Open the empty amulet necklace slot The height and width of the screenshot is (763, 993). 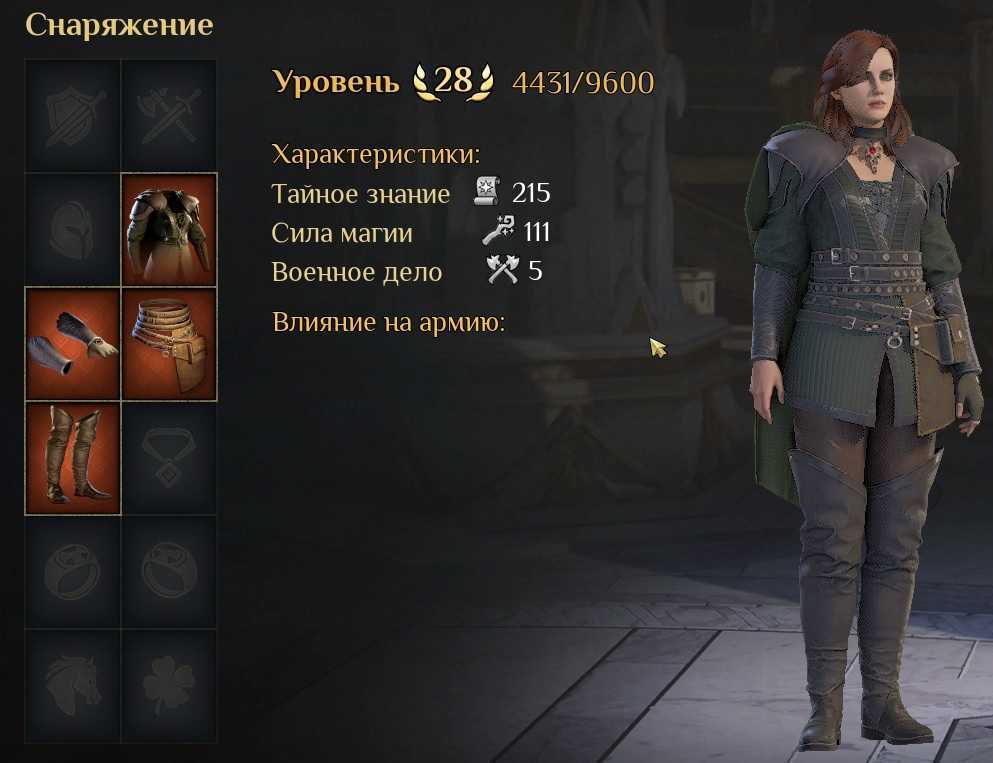pos(169,457)
